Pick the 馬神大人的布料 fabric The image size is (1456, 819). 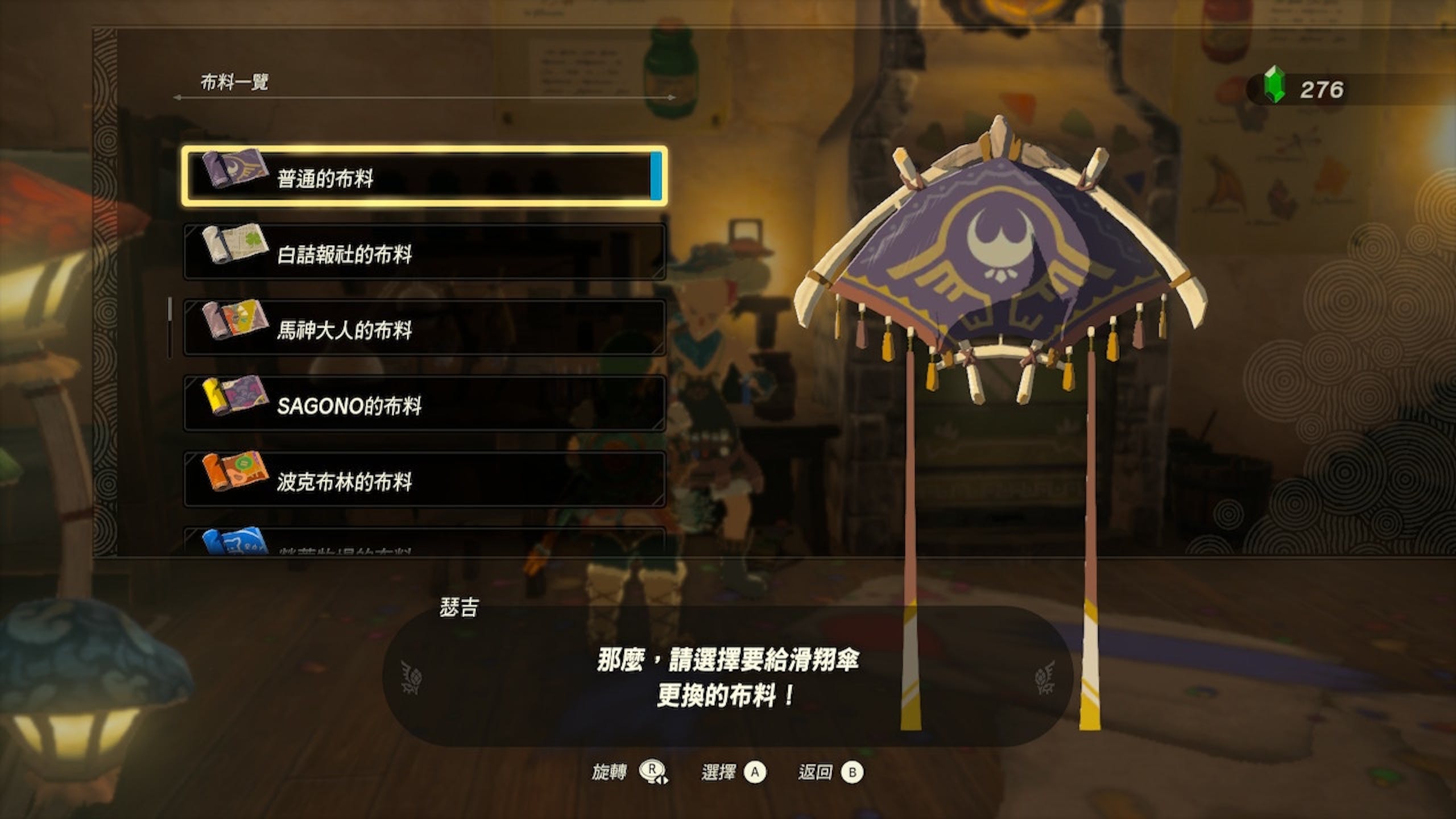(424, 328)
